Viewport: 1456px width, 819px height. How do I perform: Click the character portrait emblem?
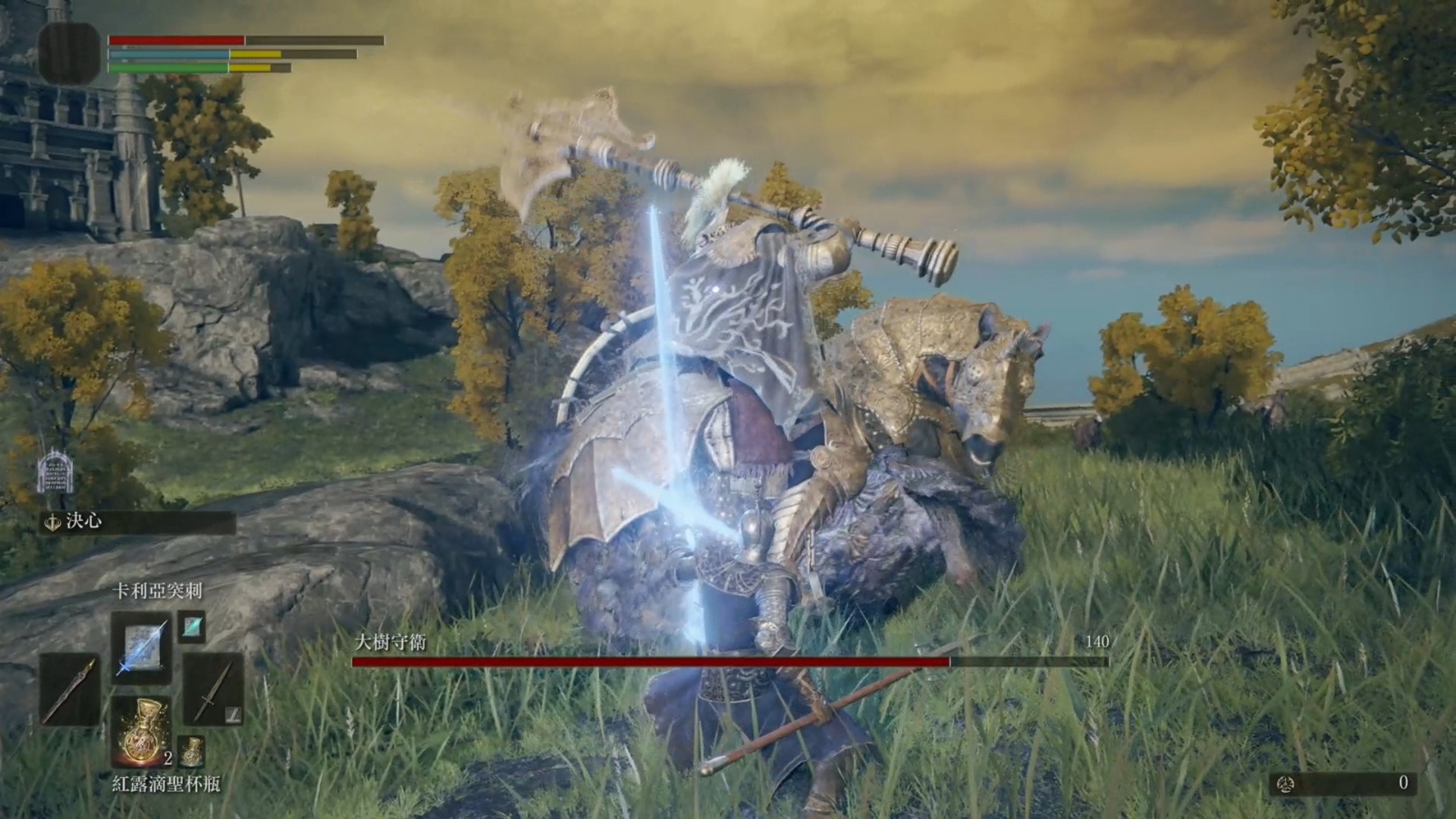69,53
